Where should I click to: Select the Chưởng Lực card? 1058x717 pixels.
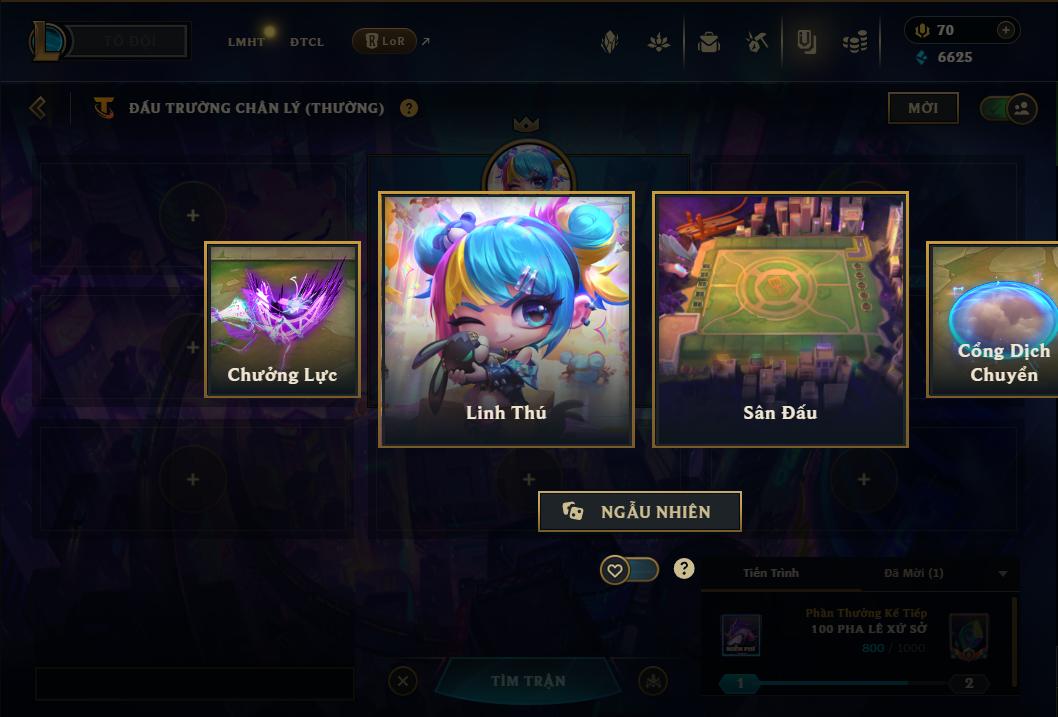[282, 320]
